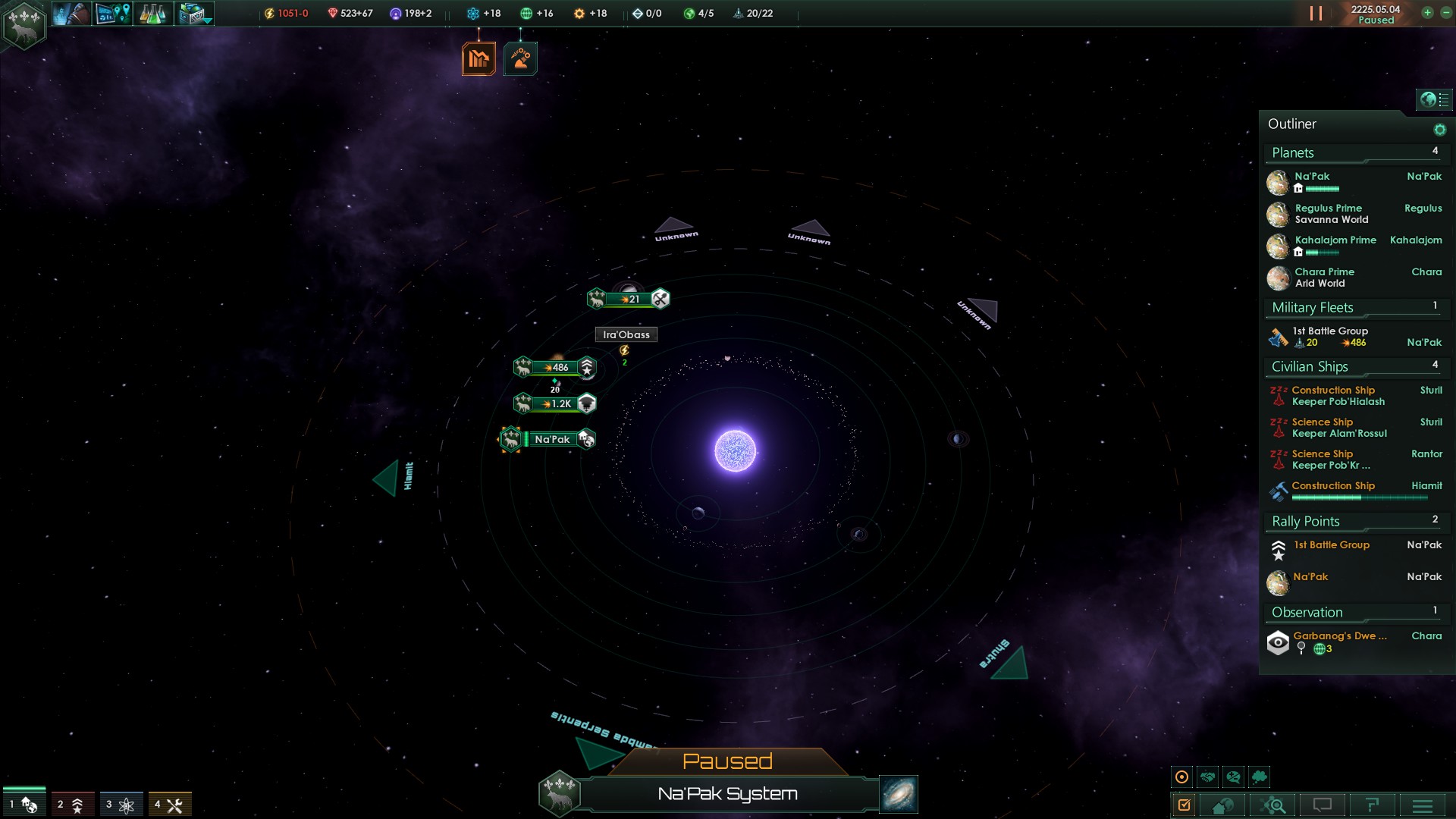Image resolution: width=1456 pixels, height=819 pixels.
Task: Open the research flasks panel
Action: click(152, 14)
